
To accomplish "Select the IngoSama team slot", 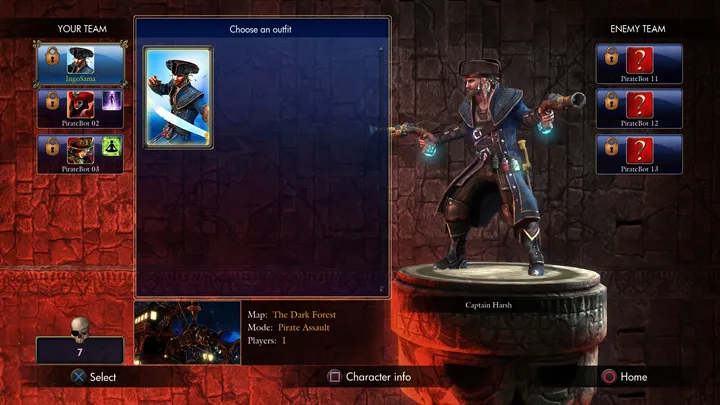I will point(81,64).
